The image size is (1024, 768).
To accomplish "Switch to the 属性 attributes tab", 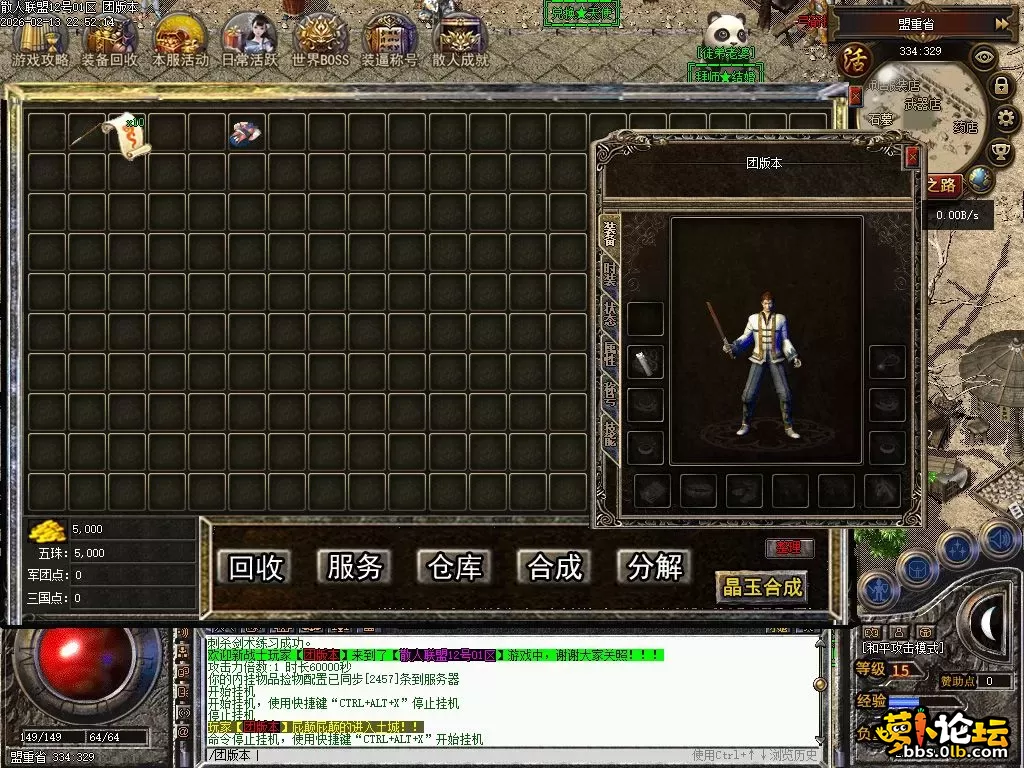I will pyautogui.click(x=609, y=352).
